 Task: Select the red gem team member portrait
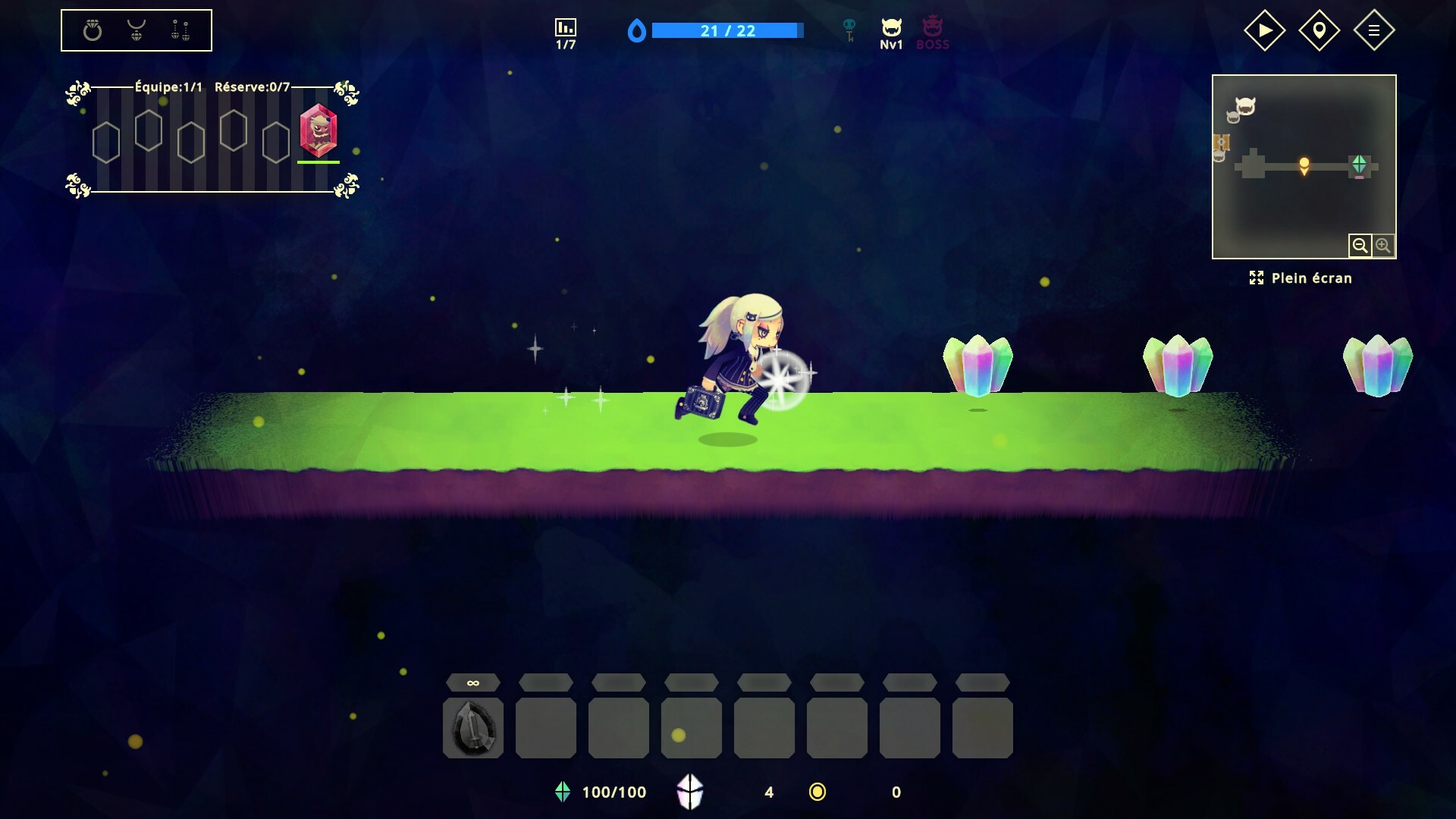318,130
